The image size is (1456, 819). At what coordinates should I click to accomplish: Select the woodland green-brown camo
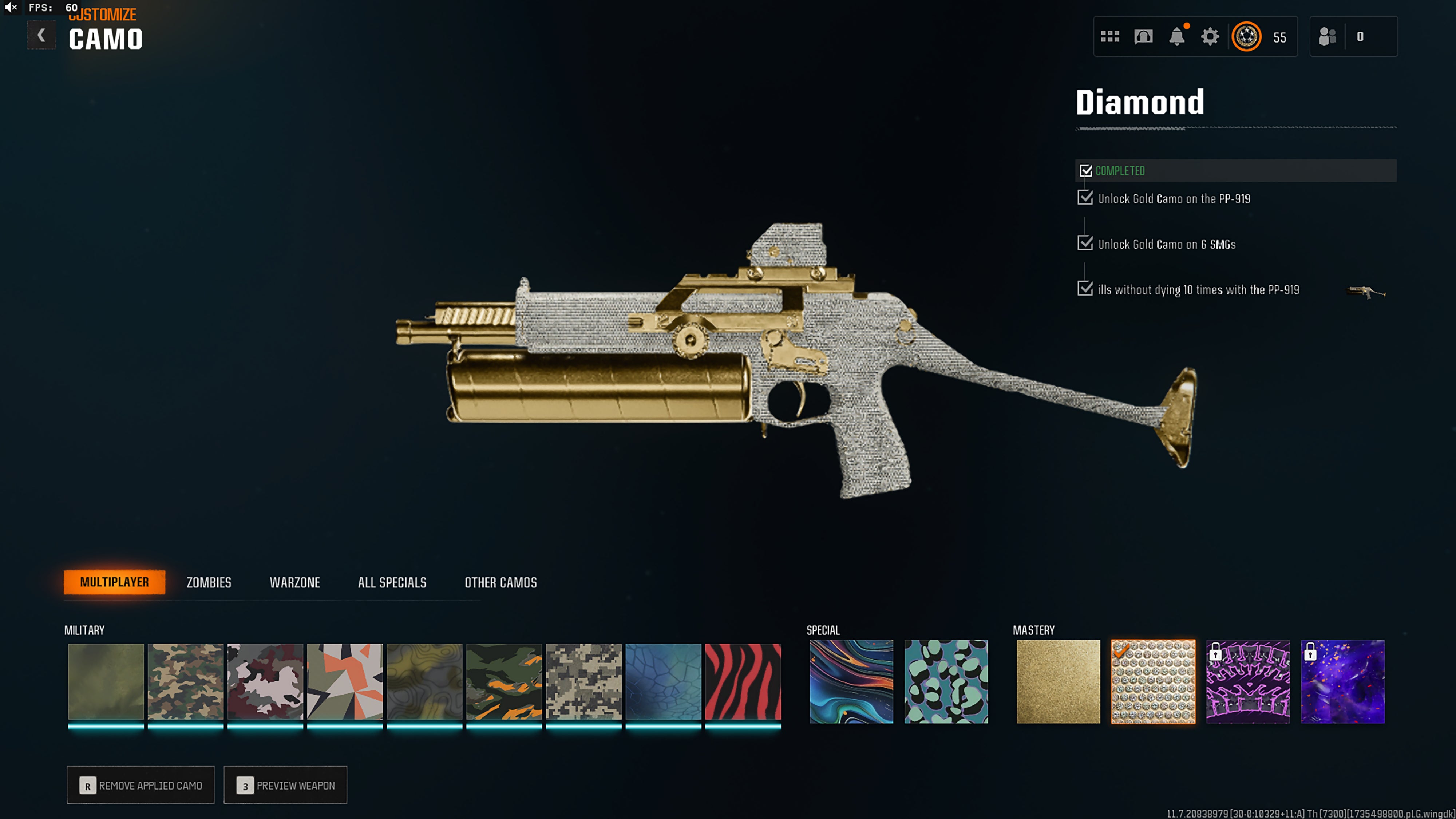pos(185,682)
